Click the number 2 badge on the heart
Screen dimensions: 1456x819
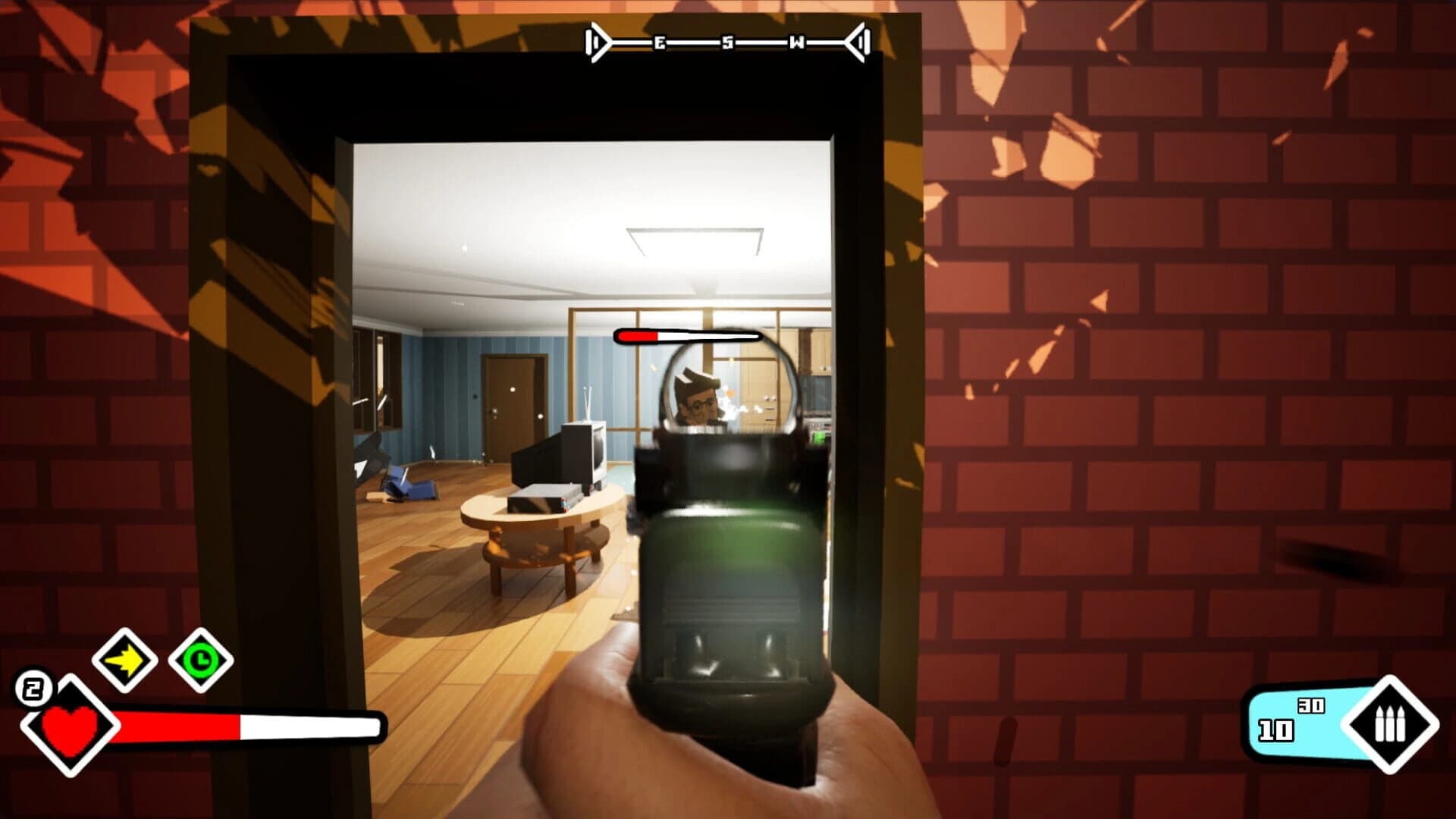[33, 689]
